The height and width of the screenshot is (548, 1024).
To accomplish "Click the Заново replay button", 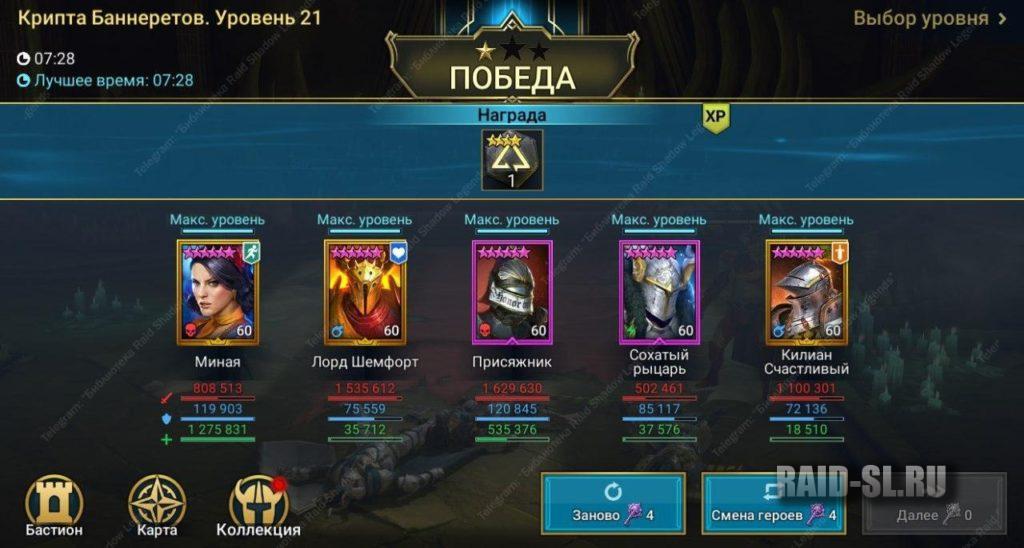I will 615,504.
